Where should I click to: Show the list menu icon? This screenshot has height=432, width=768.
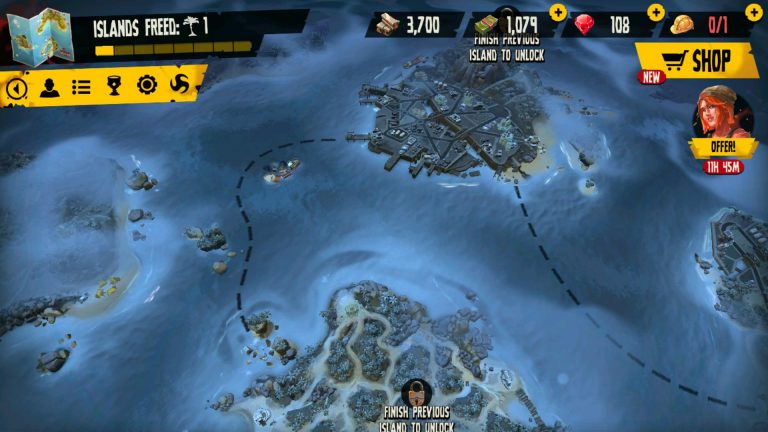[x=81, y=88]
